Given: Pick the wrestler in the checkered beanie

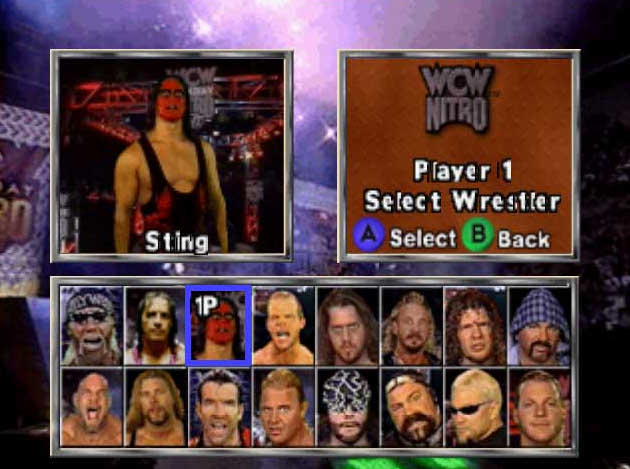Looking at the screenshot, I should click(539, 326).
